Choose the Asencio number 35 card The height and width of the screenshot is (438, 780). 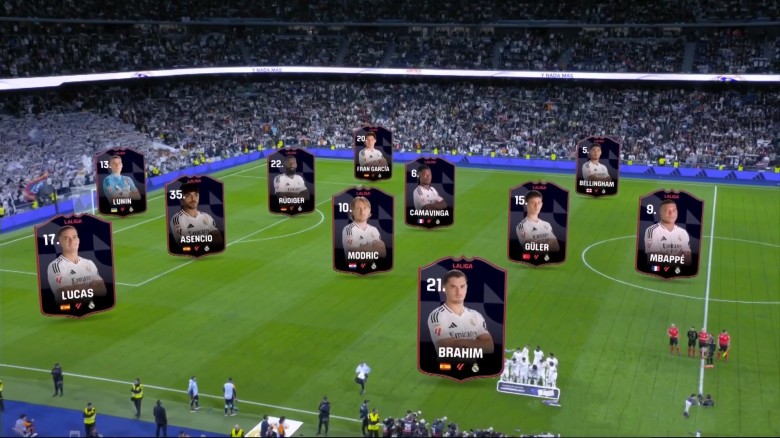point(195,215)
